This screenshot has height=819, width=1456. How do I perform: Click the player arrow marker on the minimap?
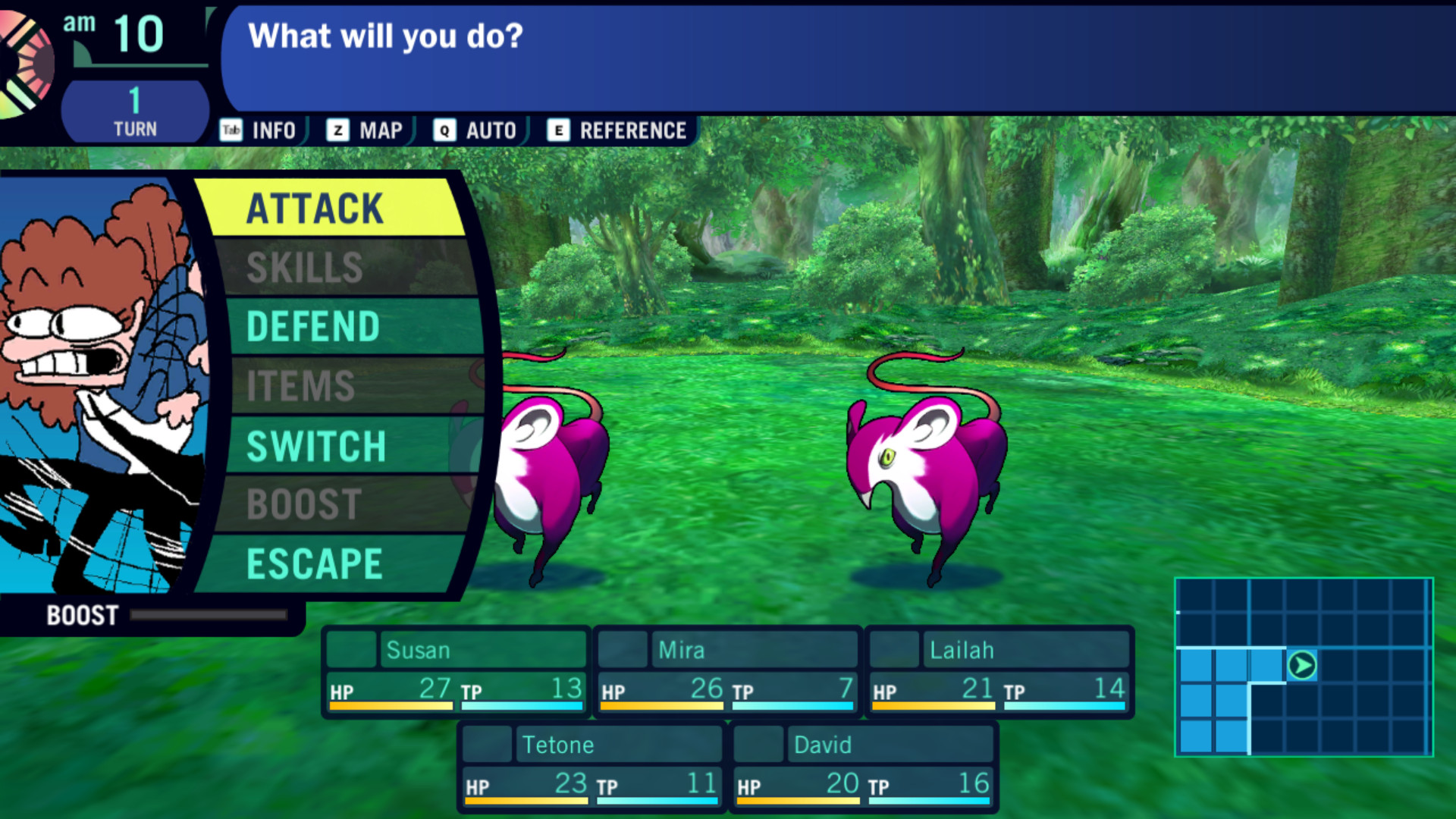click(x=1302, y=667)
